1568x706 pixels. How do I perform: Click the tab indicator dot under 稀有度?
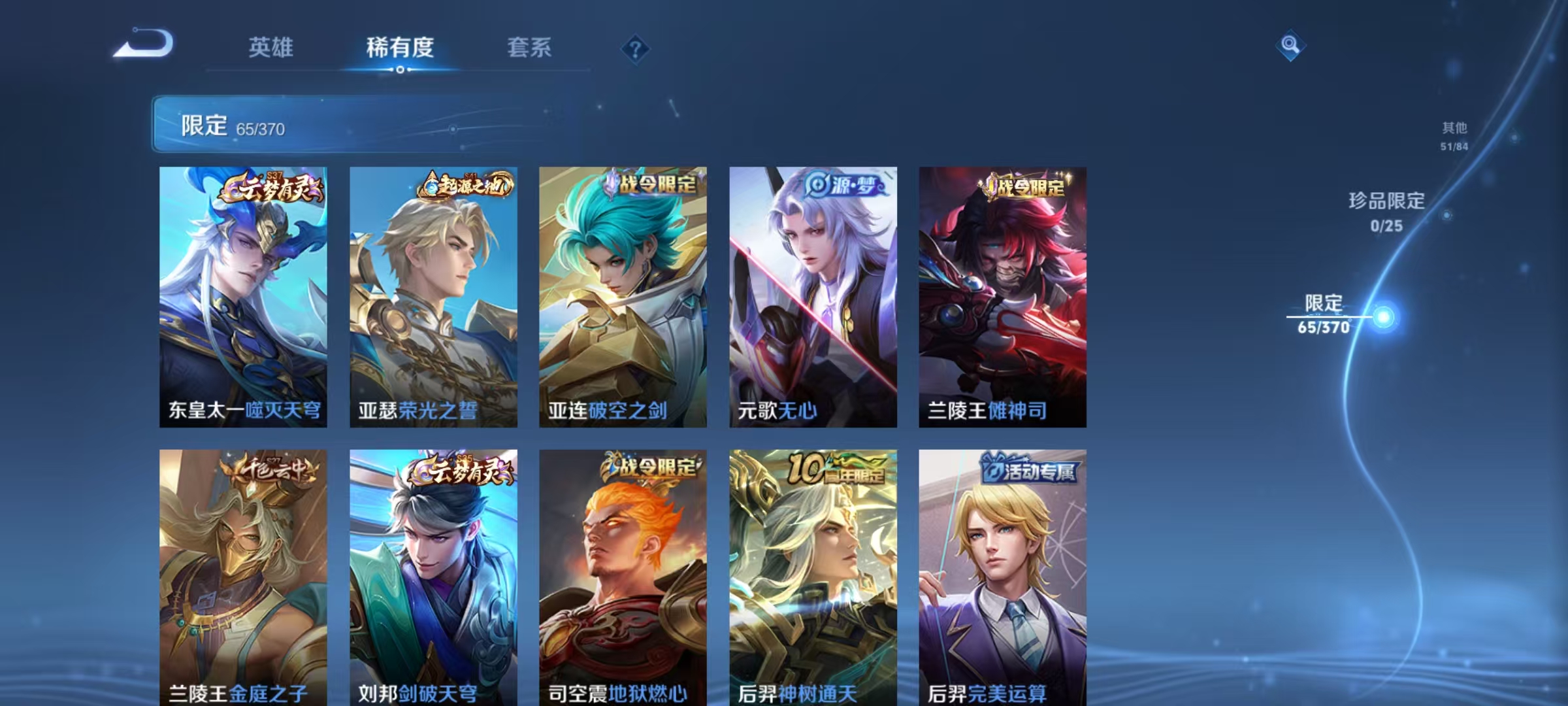tap(400, 70)
